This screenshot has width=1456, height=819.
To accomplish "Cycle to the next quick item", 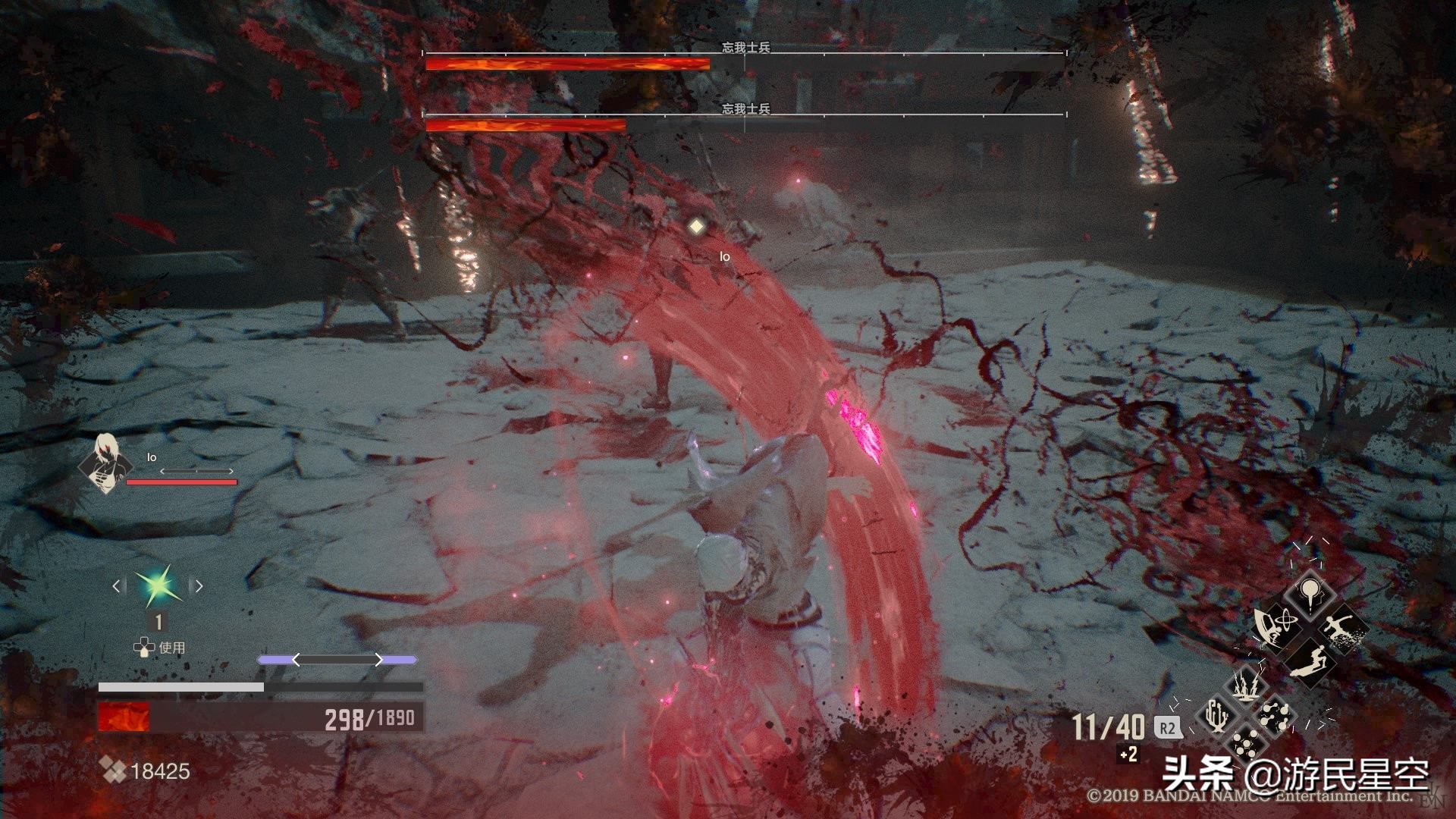I will click(199, 585).
